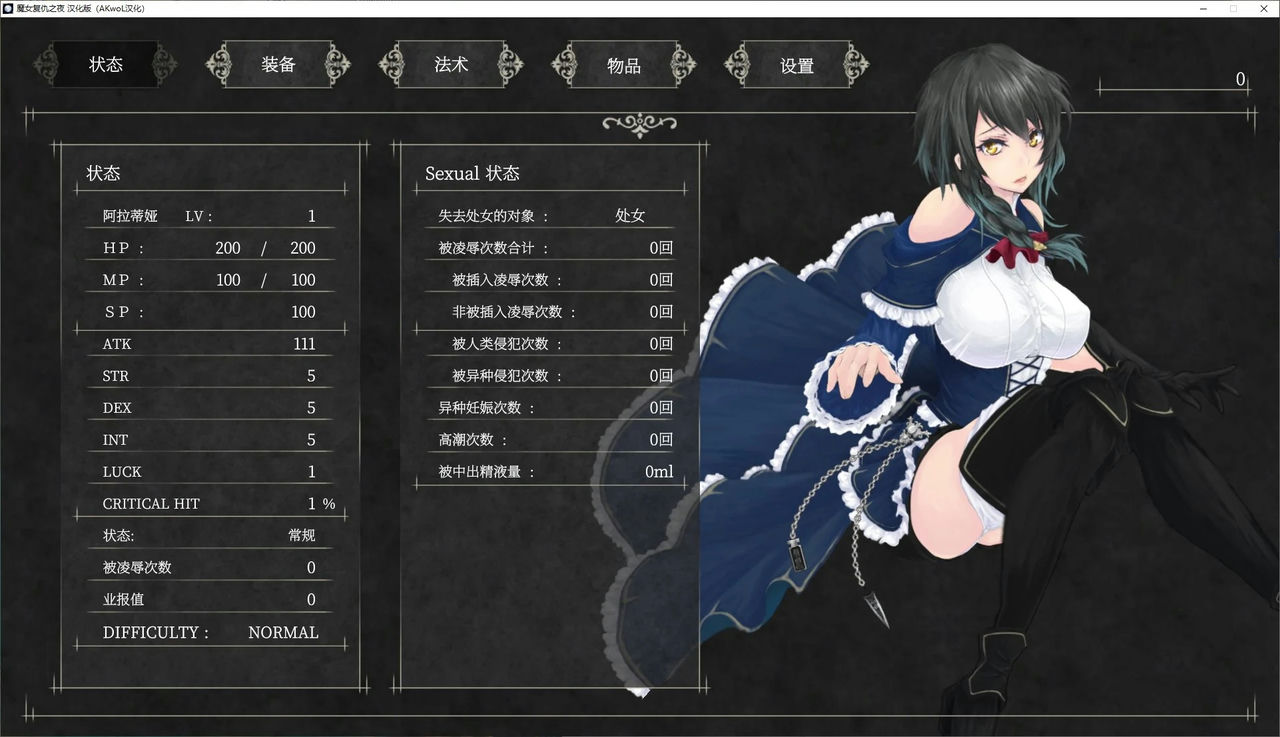Click the fleur ornament right of 装备 button
This screenshot has width=1280, height=737.
tap(340, 64)
